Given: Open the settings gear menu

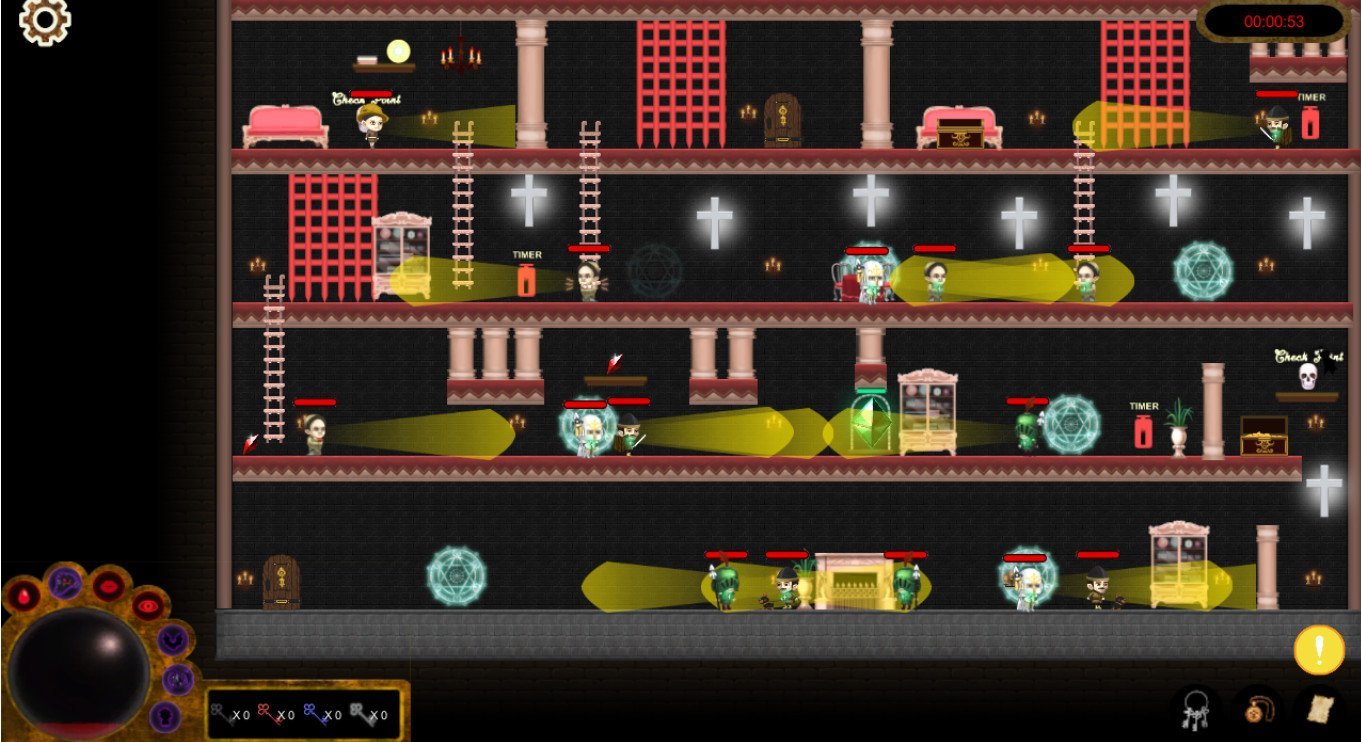Looking at the screenshot, I should pos(45,22).
